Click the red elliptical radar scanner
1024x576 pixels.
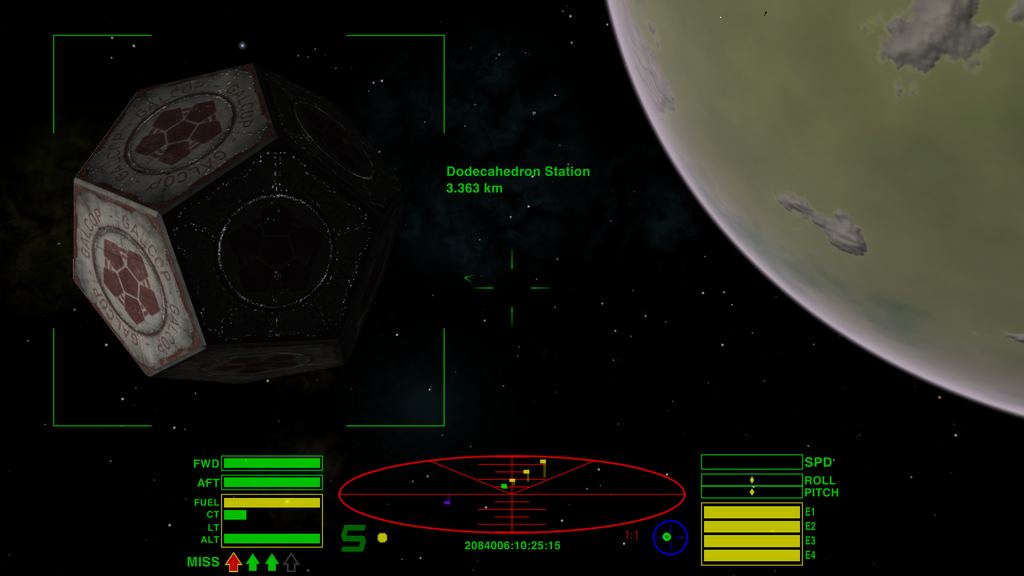(511, 493)
